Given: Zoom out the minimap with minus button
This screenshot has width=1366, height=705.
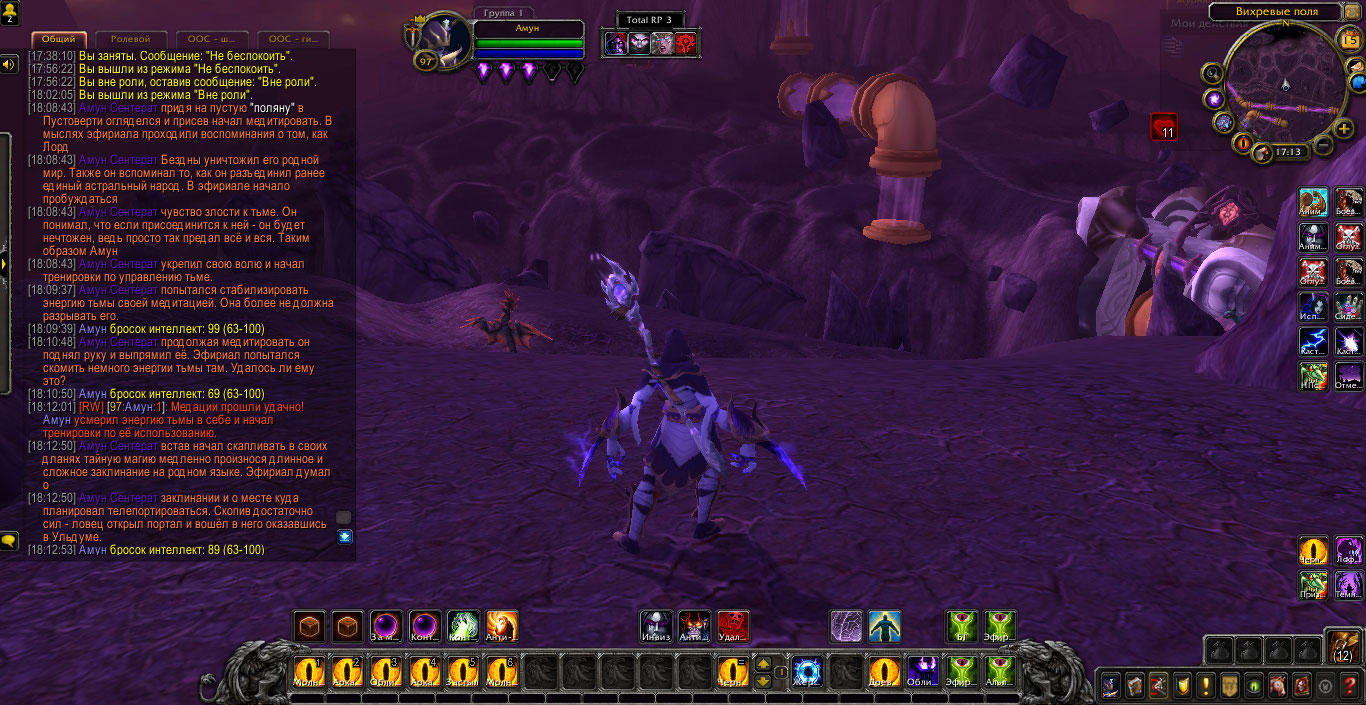Looking at the screenshot, I should tap(1322, 146).
